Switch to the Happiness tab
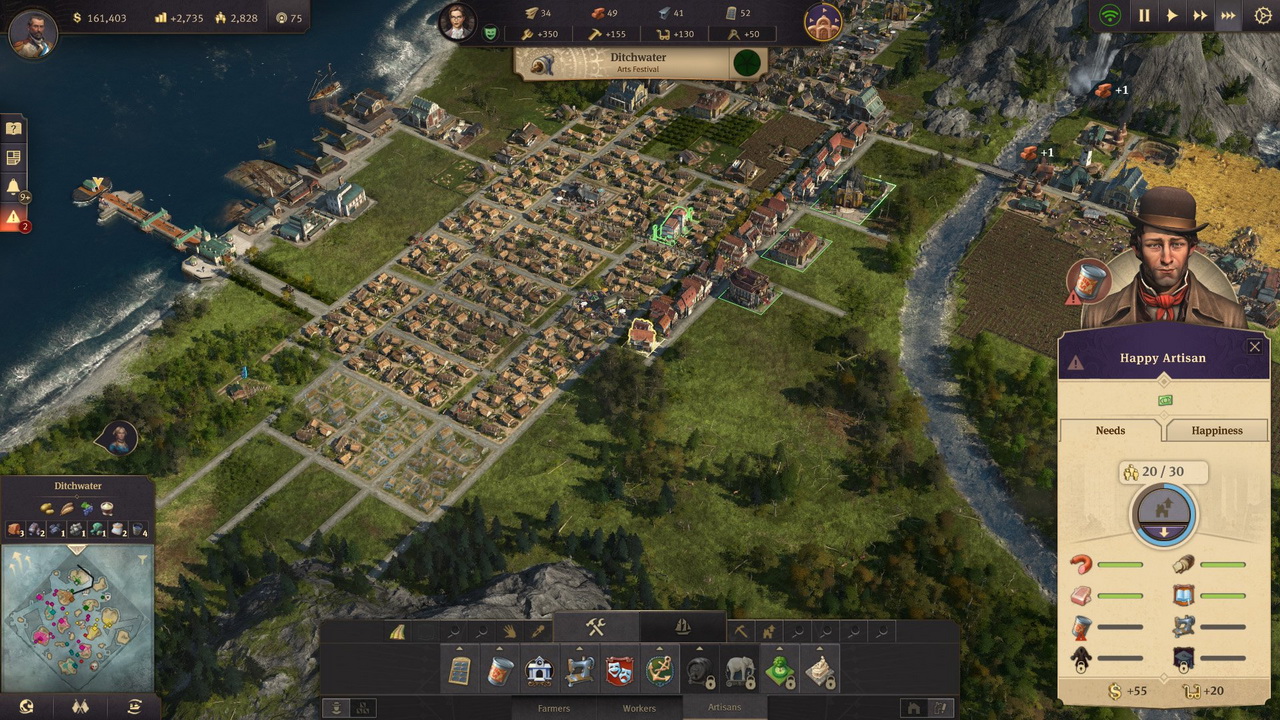1280x720 pixels. point(1216,431)
